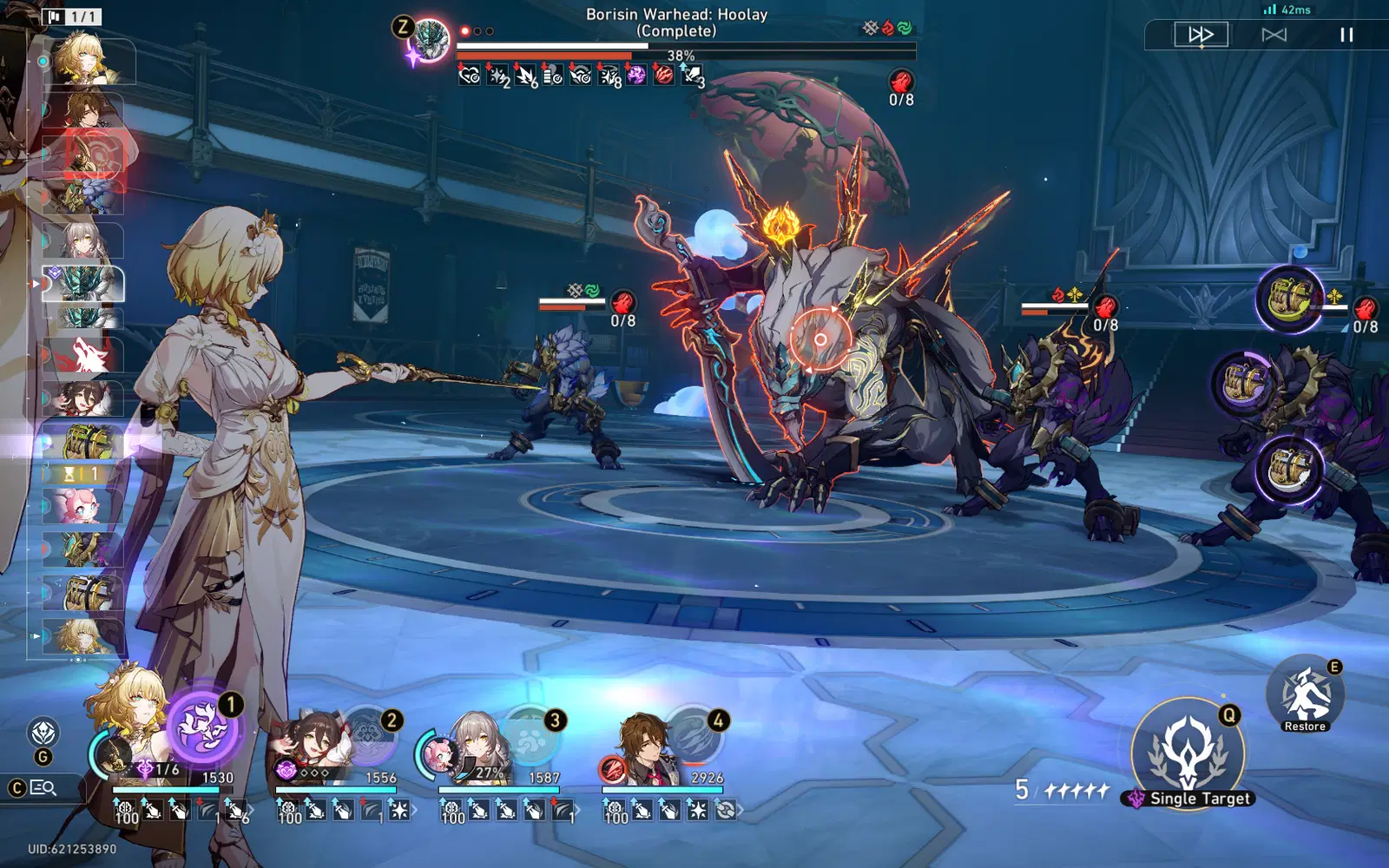
Task: Trigger the blonde character's purple ultimate
Action: click(x=202, y=727)
